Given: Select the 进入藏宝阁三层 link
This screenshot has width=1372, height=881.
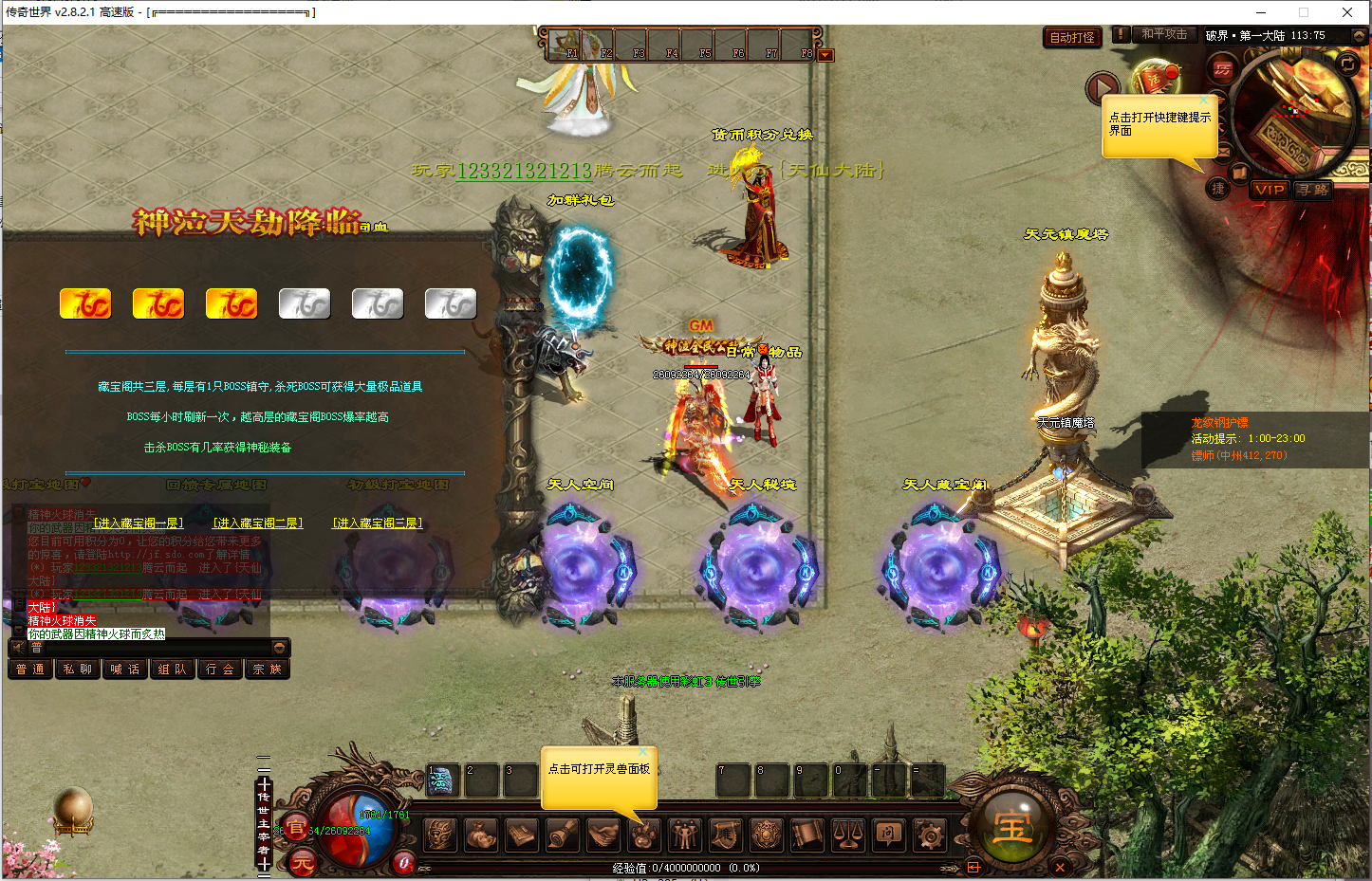Looking at the screenshot, I should tap(377, 523).
